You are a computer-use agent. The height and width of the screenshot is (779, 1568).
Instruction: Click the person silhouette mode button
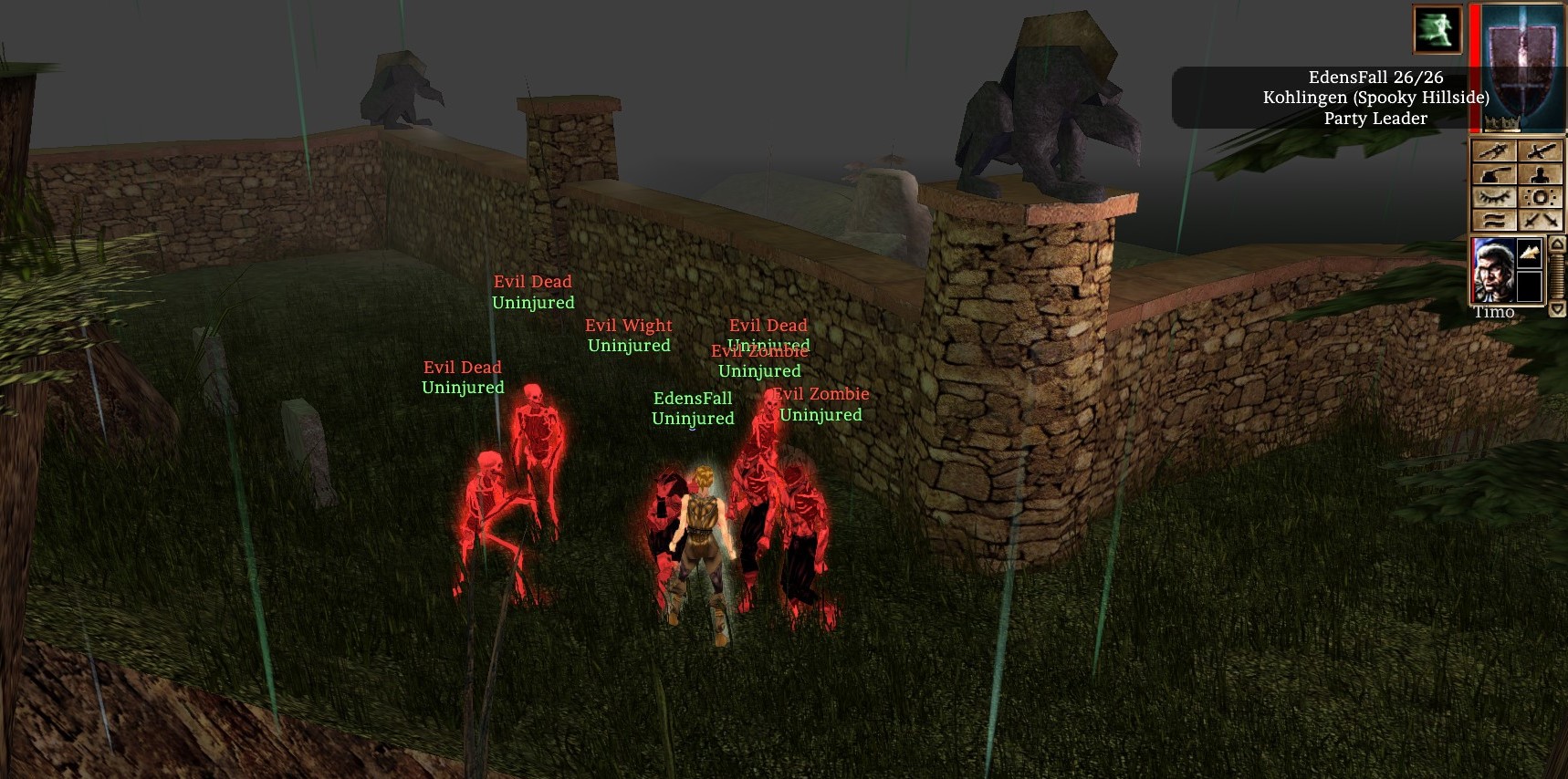1541,174
